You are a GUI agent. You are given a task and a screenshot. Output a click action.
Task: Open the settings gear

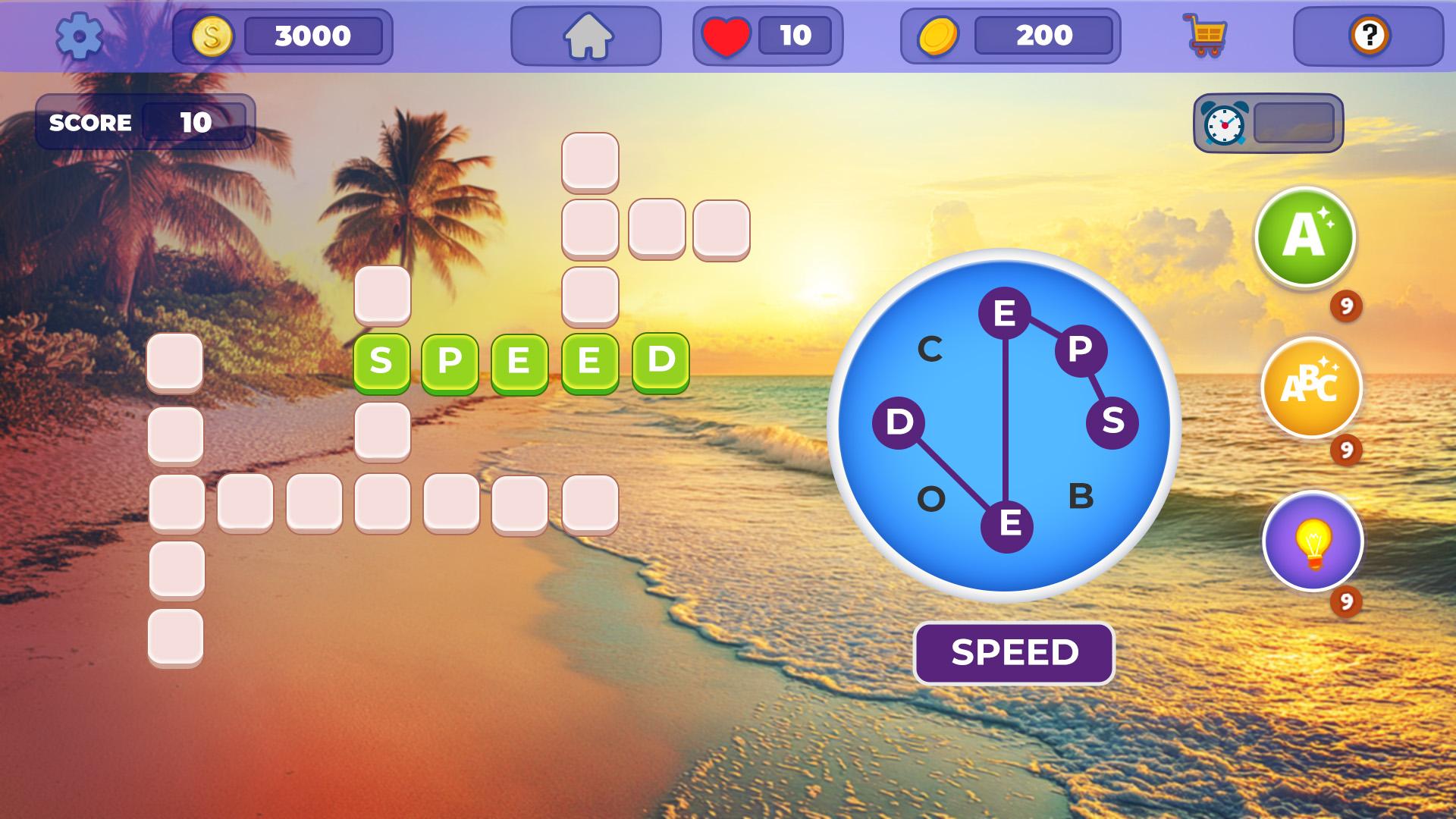tap(80, 36)
